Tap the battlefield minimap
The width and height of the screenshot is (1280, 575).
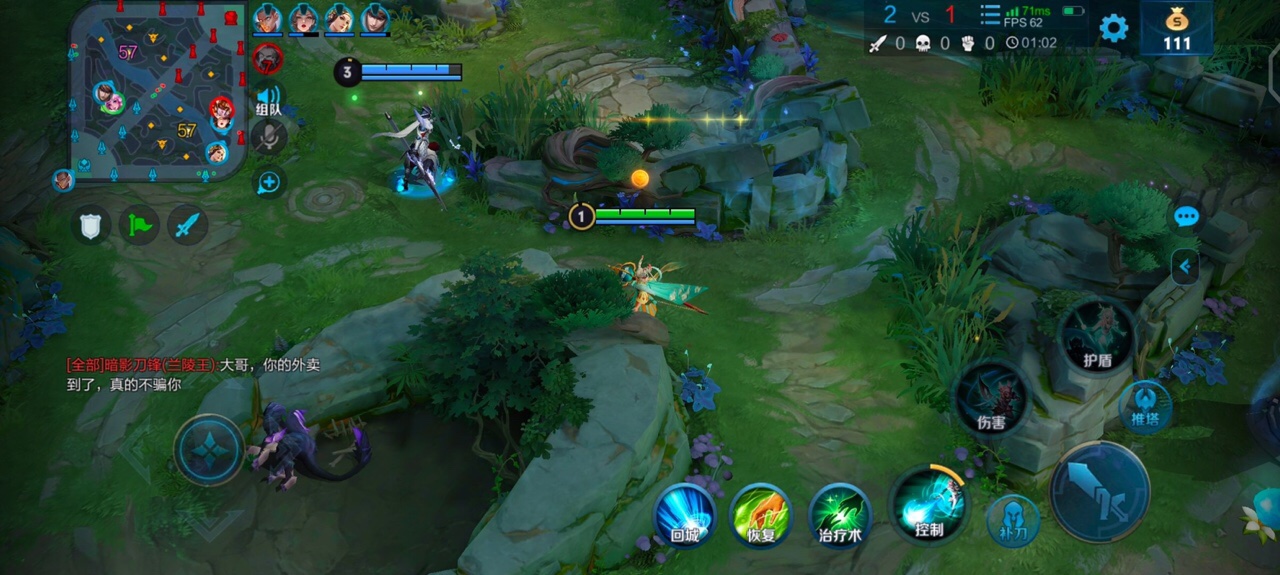[x=157, y=90]
